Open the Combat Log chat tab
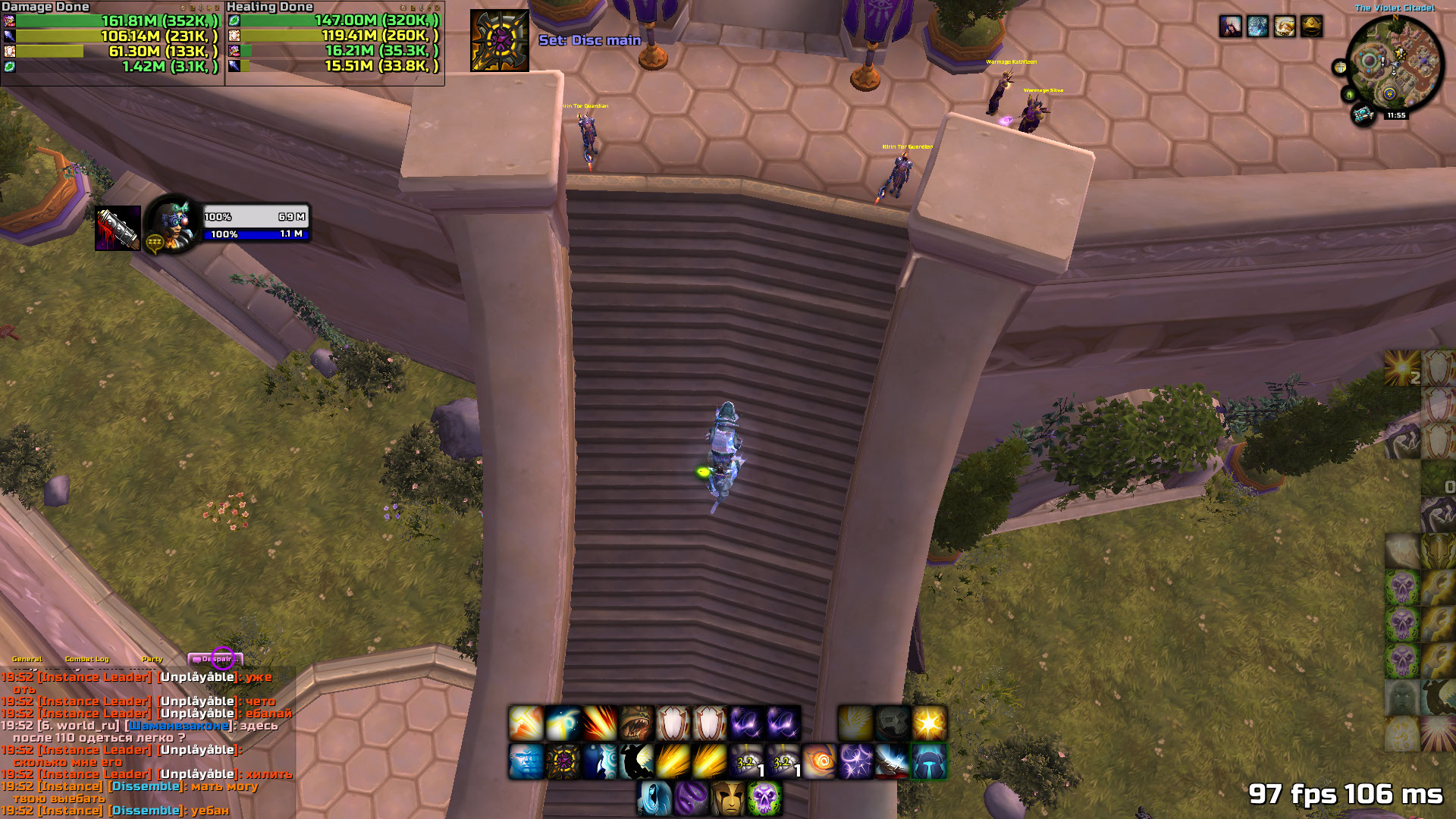 pos(86,659)
